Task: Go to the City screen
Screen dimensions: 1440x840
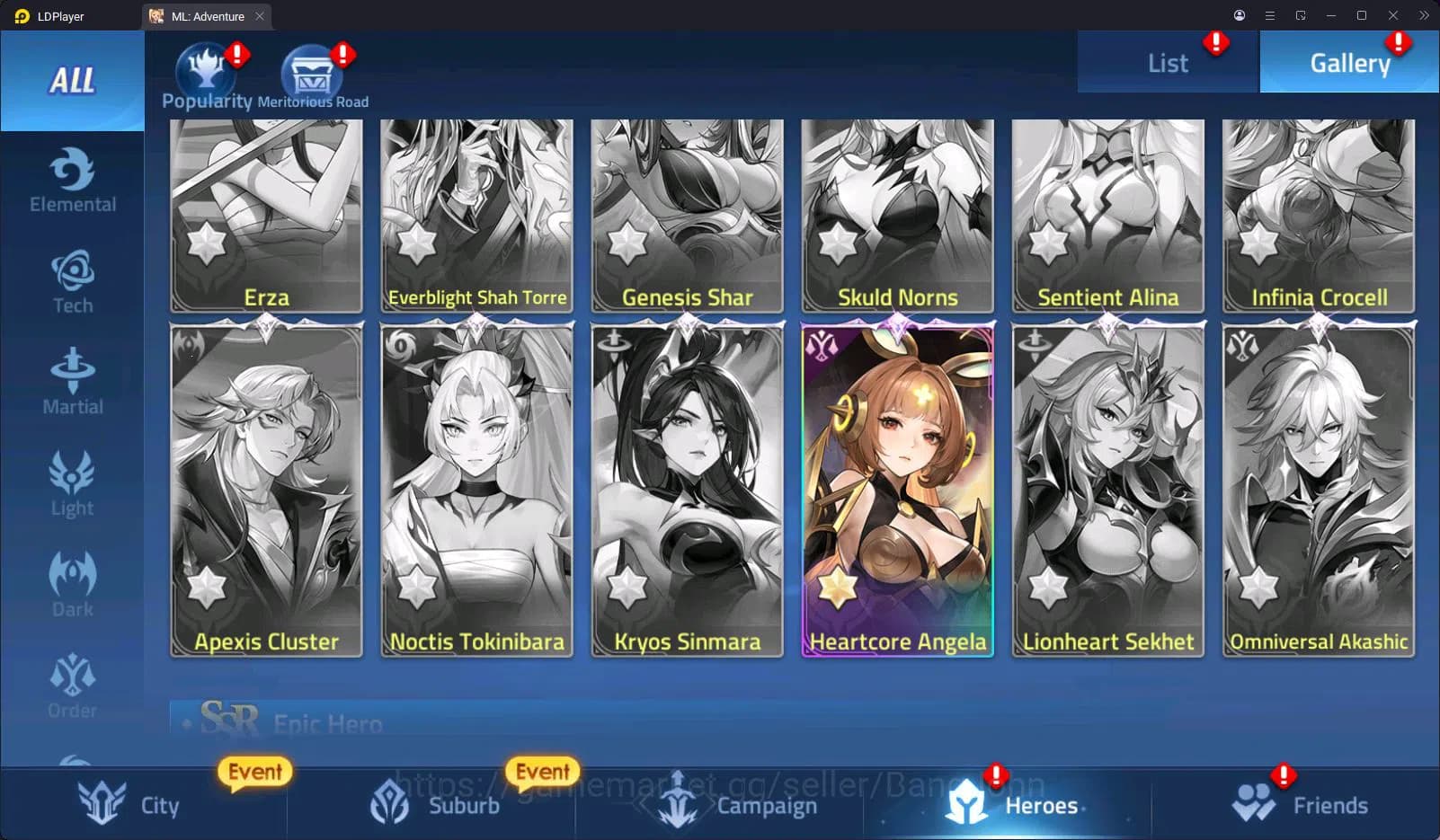Action: pyautogui.click(x=130, y=804)
